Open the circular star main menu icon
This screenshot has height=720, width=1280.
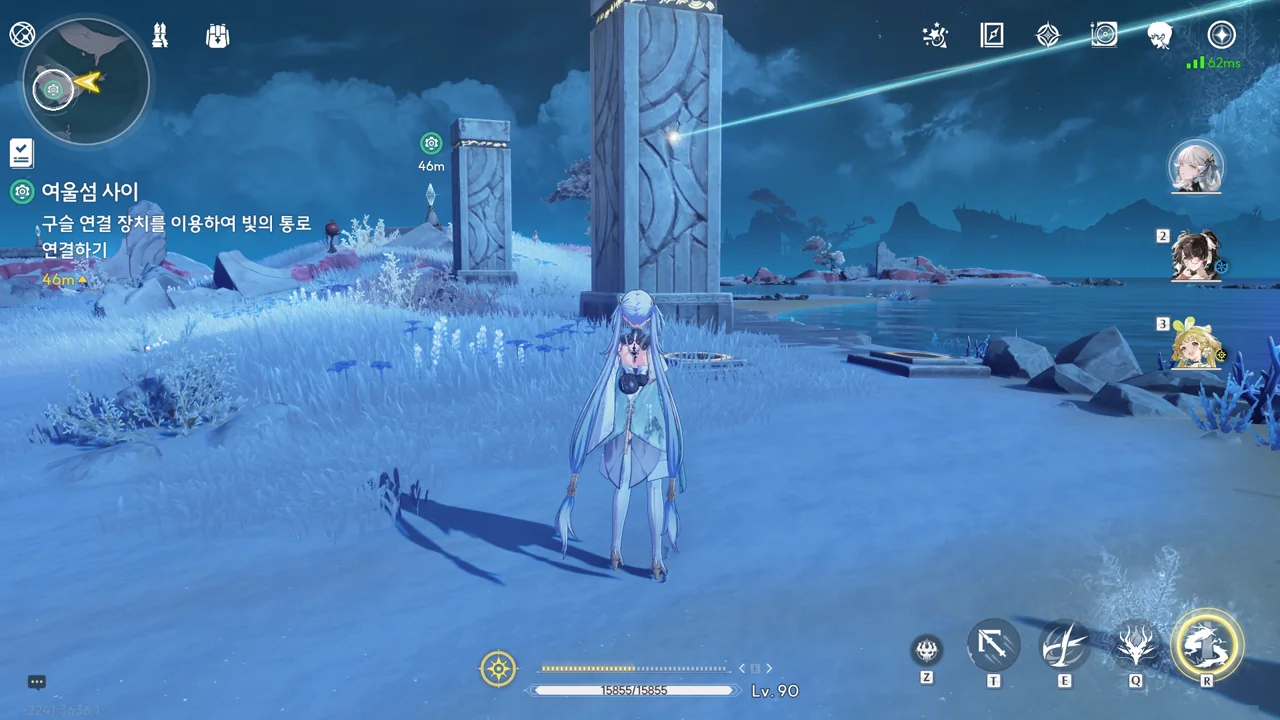1221,35
